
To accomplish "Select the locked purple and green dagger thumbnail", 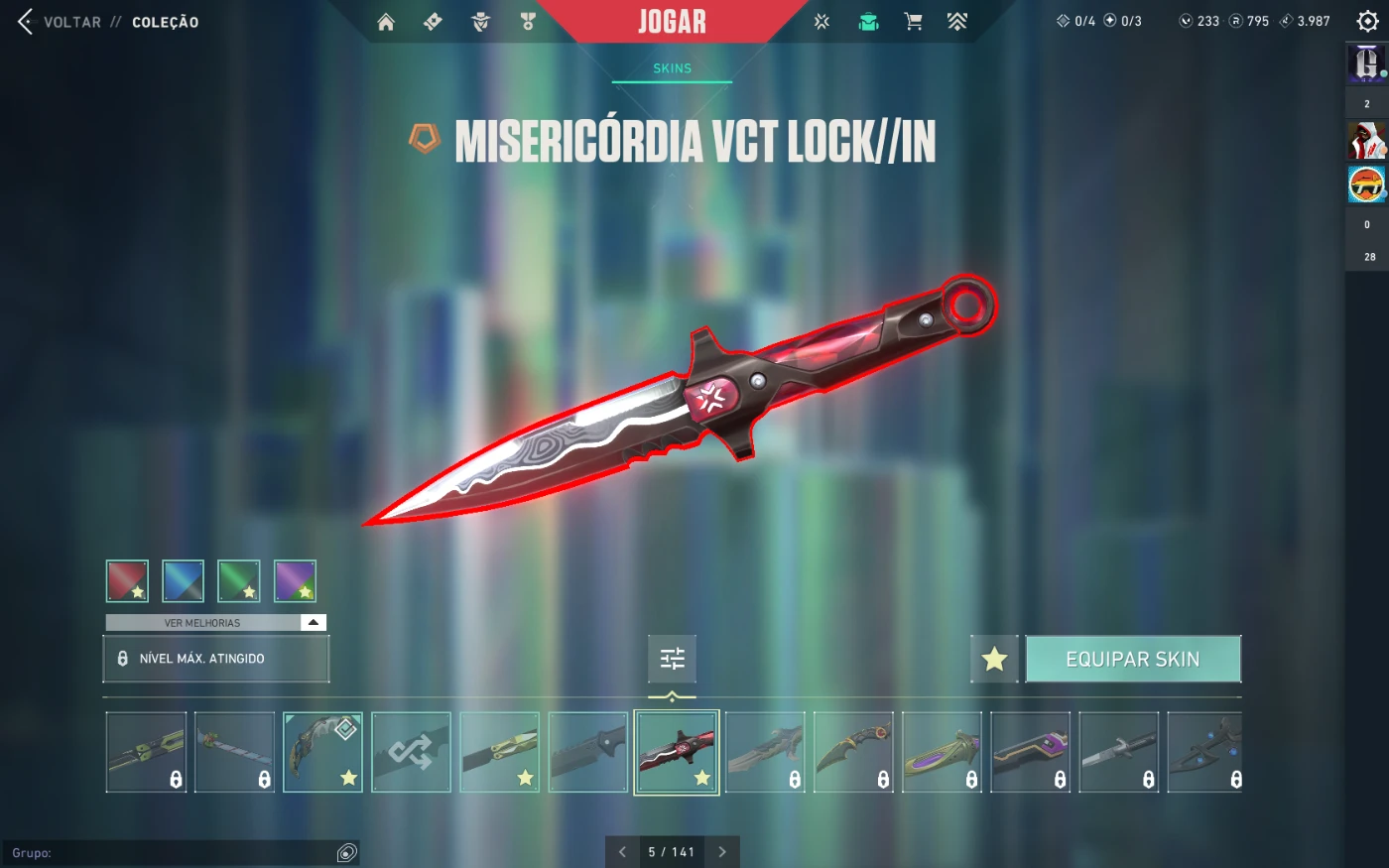I will pyautogui.click(x=942, y=752).
